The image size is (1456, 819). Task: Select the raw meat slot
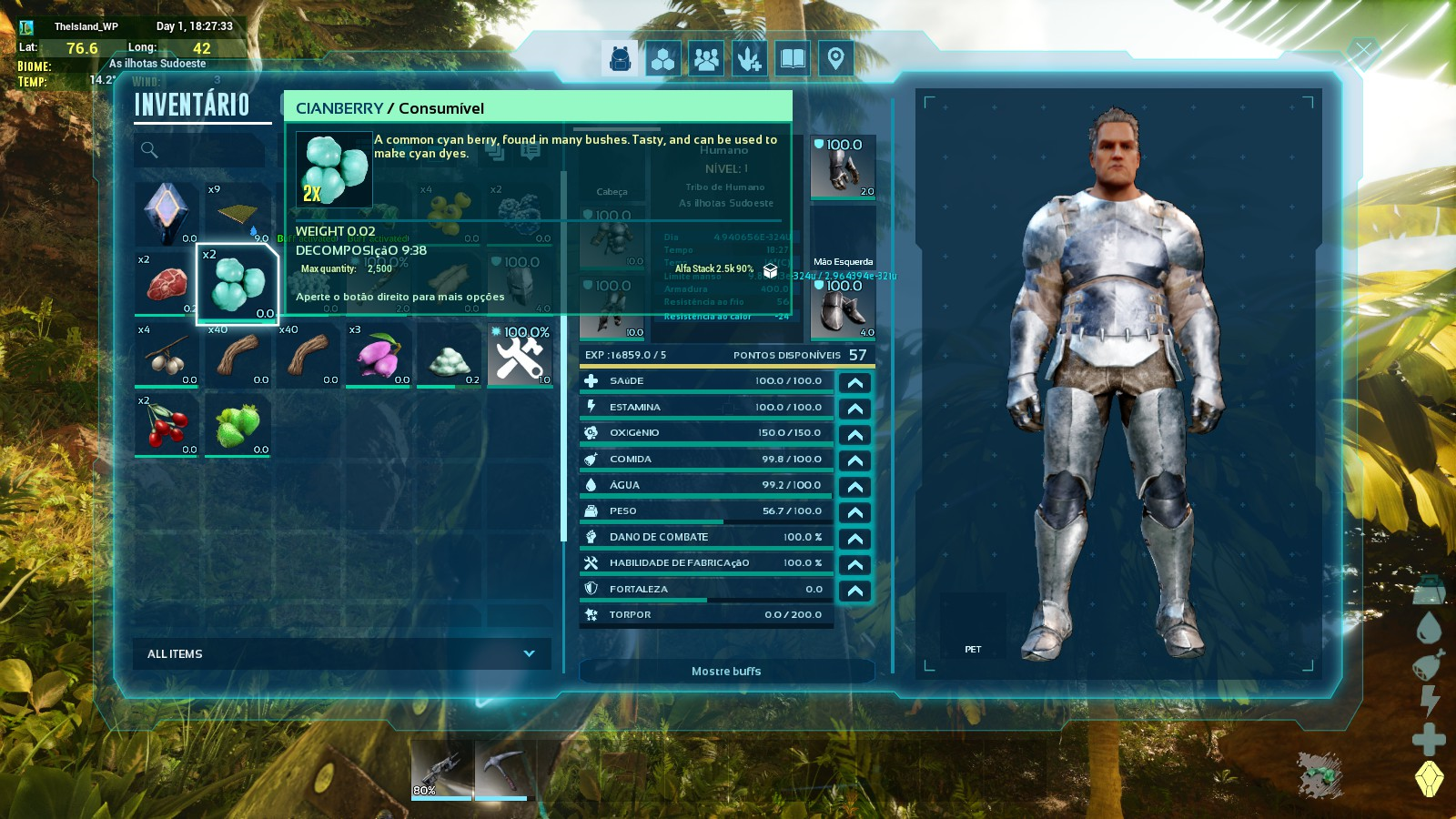pyautogui.click(x=166, y=284)
